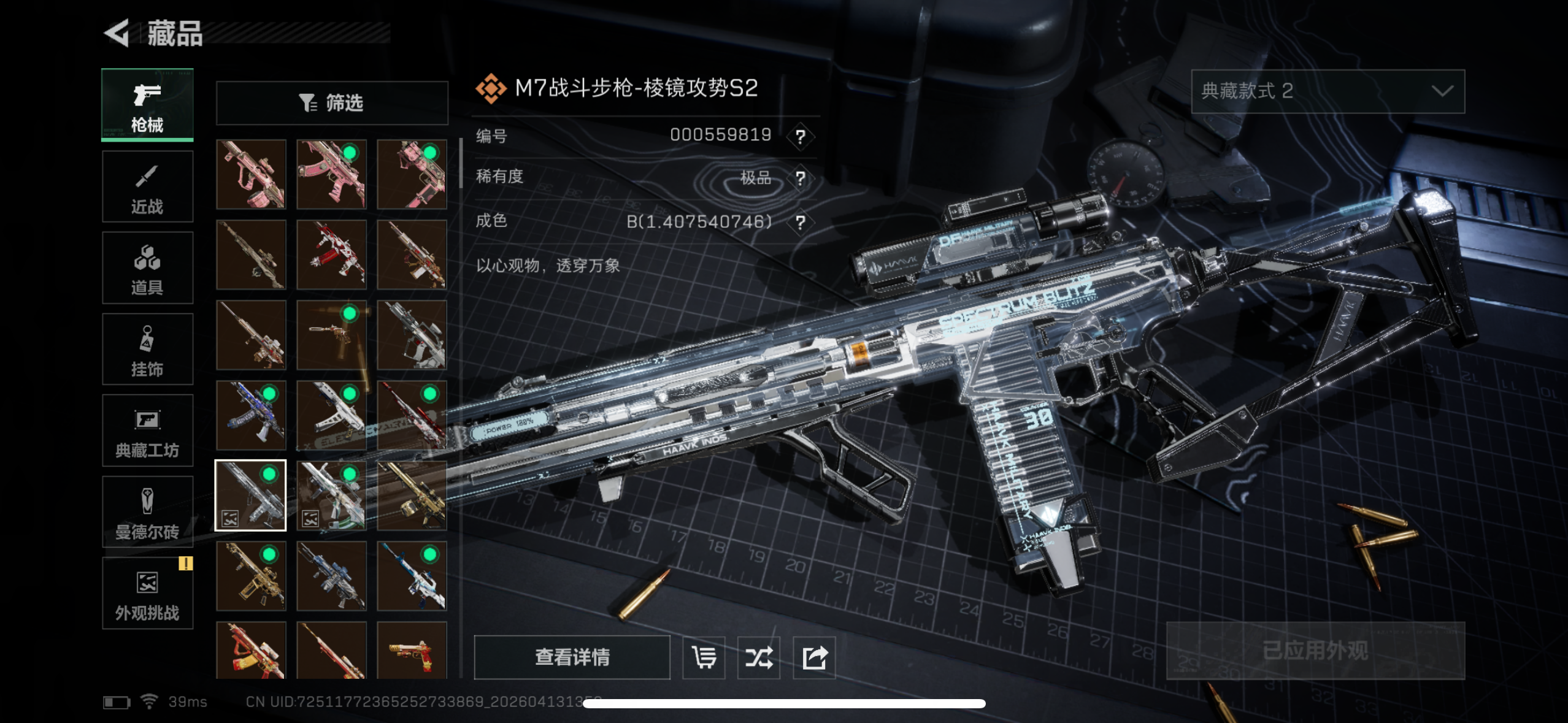Open the 典藏工坊 workshop tab
This screenshot has width=1568, height=723.
pos(147,430)
